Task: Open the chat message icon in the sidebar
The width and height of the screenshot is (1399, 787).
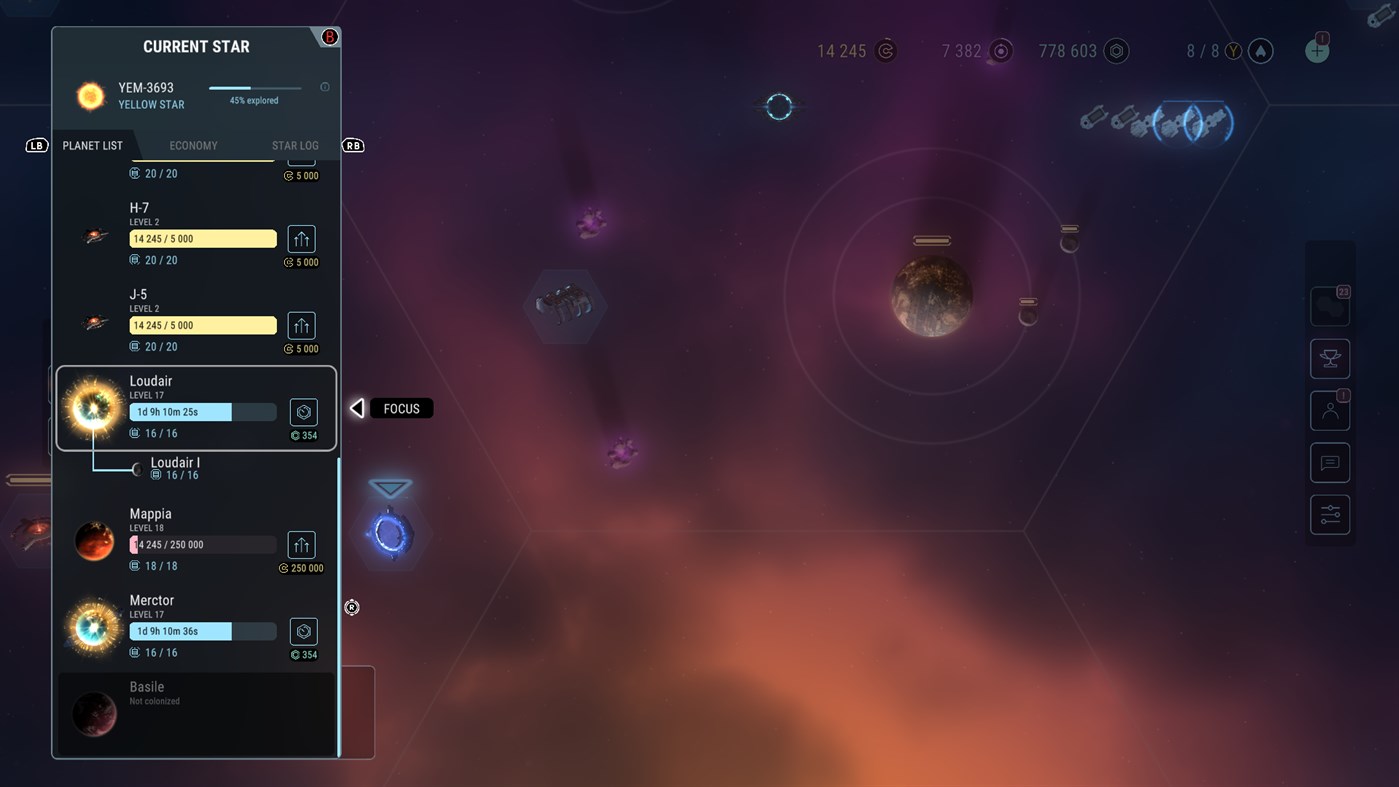Action: [x=1329, y=462]
